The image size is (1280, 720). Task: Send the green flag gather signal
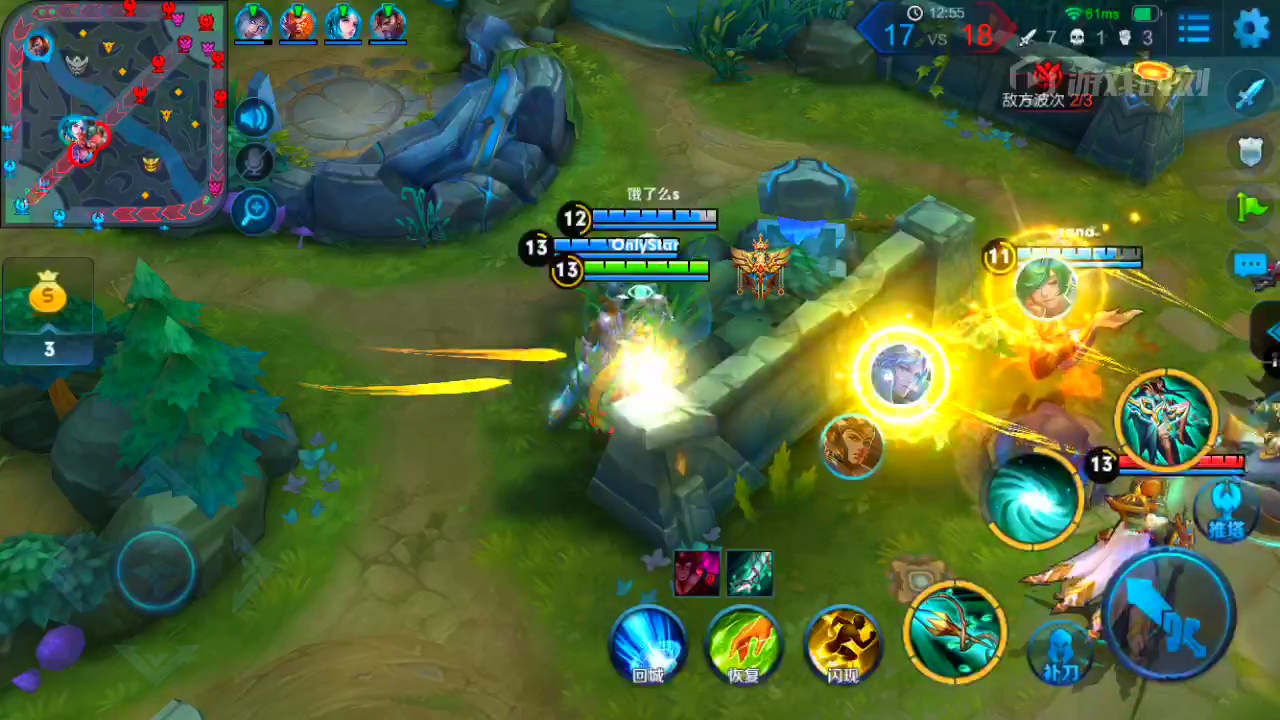click(x=1252, y=207)
